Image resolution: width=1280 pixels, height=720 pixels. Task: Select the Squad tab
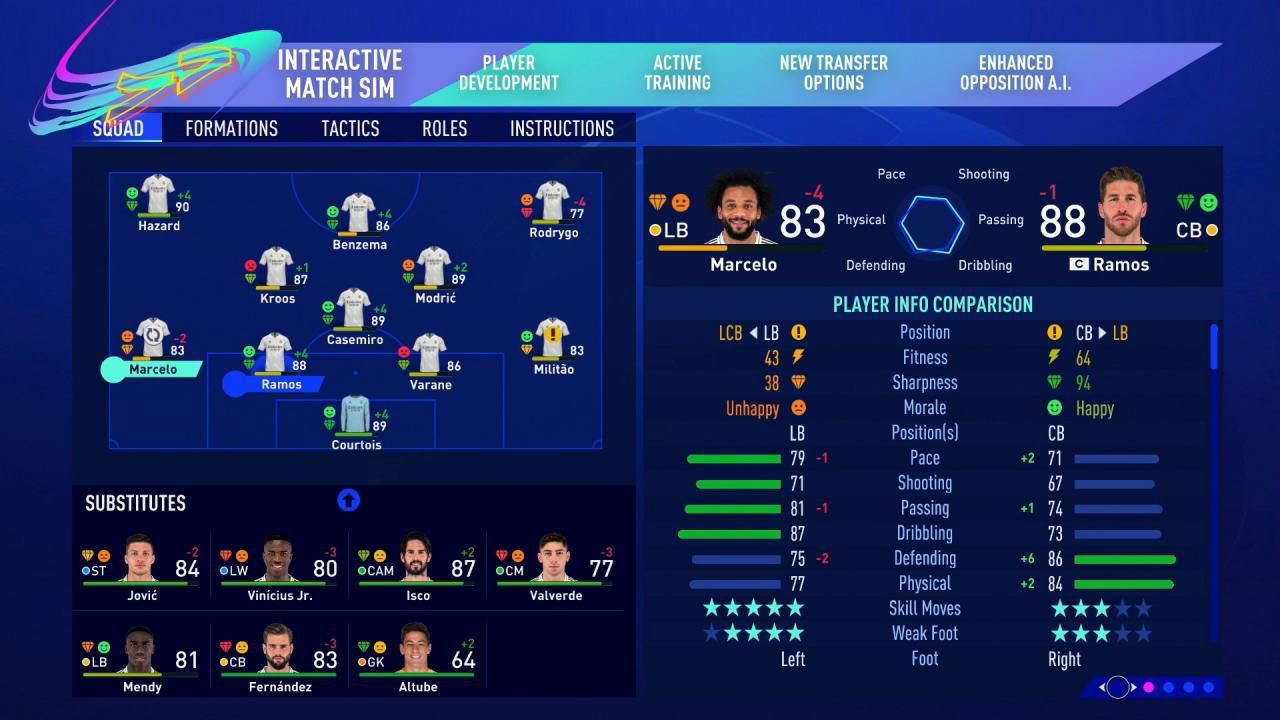[118, 128]
